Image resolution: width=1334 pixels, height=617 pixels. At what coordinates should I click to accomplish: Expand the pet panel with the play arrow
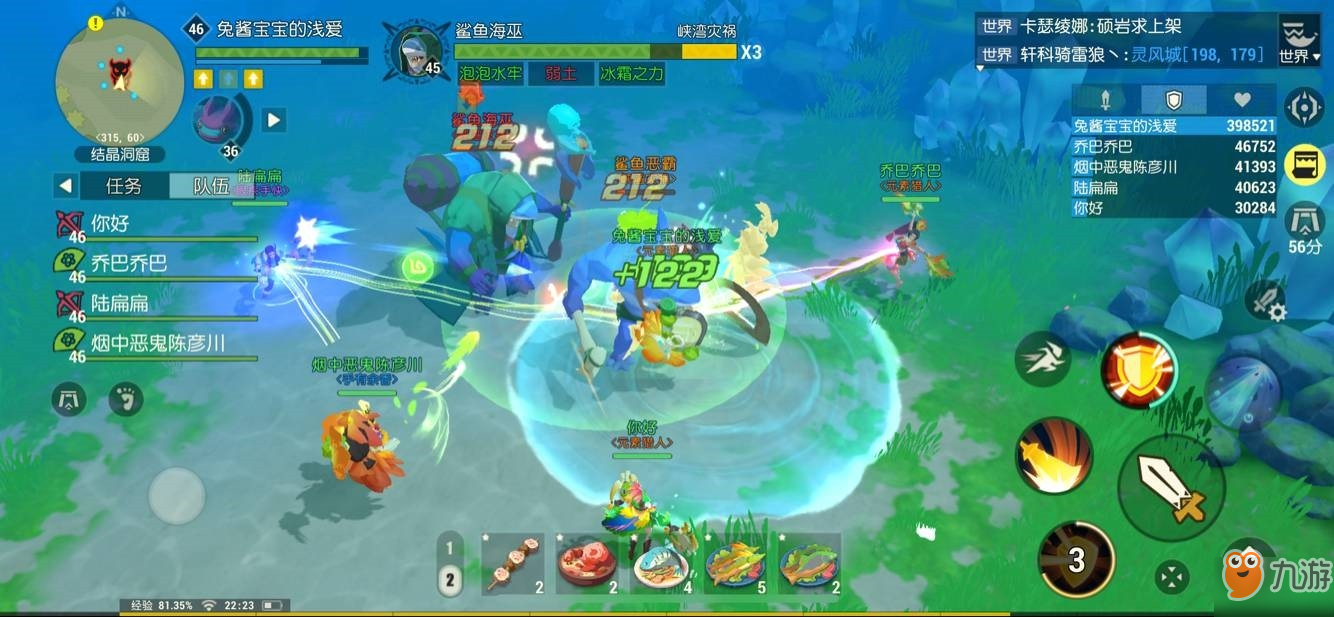(x=274, y=120)
